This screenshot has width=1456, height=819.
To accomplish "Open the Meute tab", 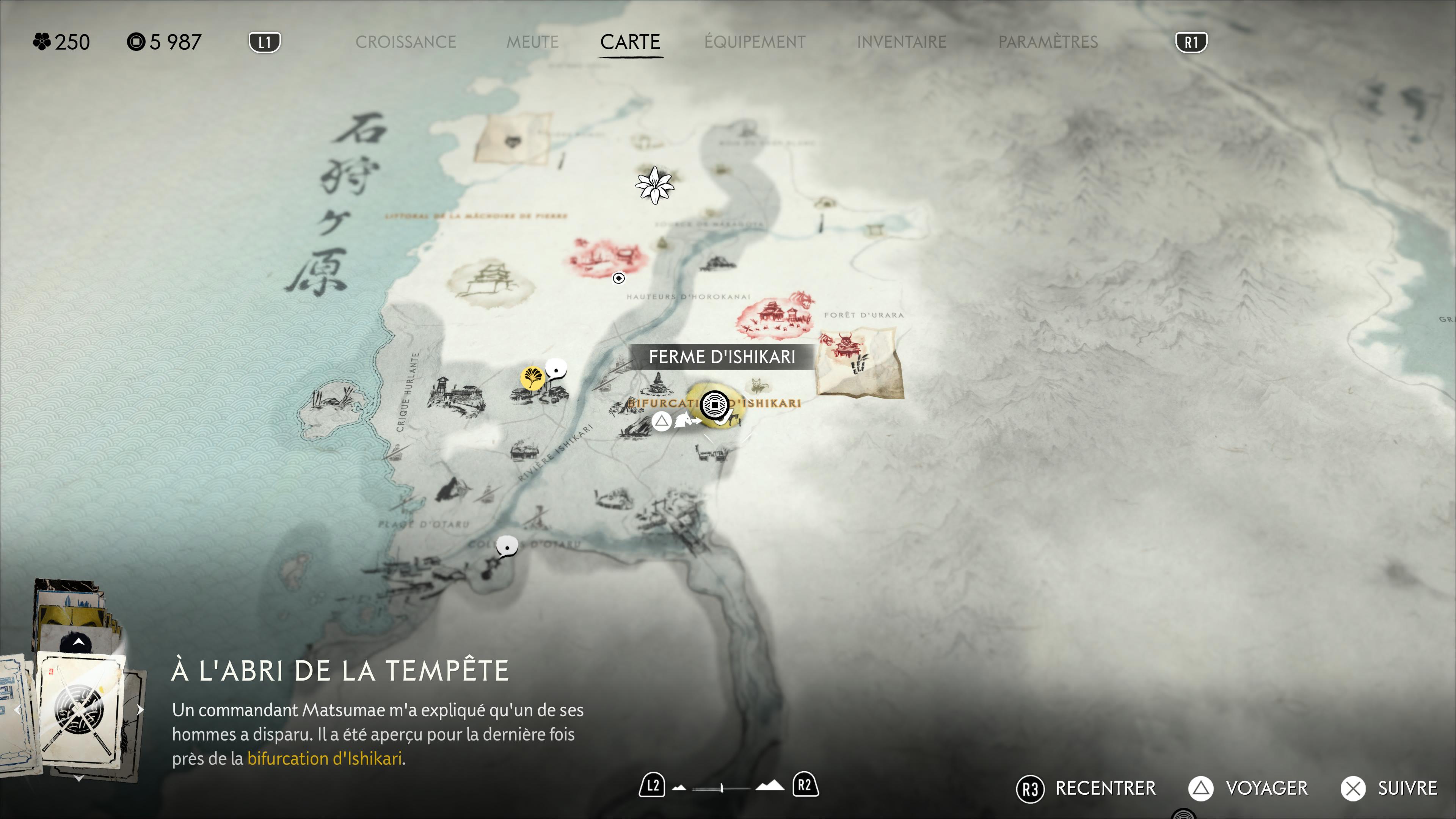I will click(532, 42).
